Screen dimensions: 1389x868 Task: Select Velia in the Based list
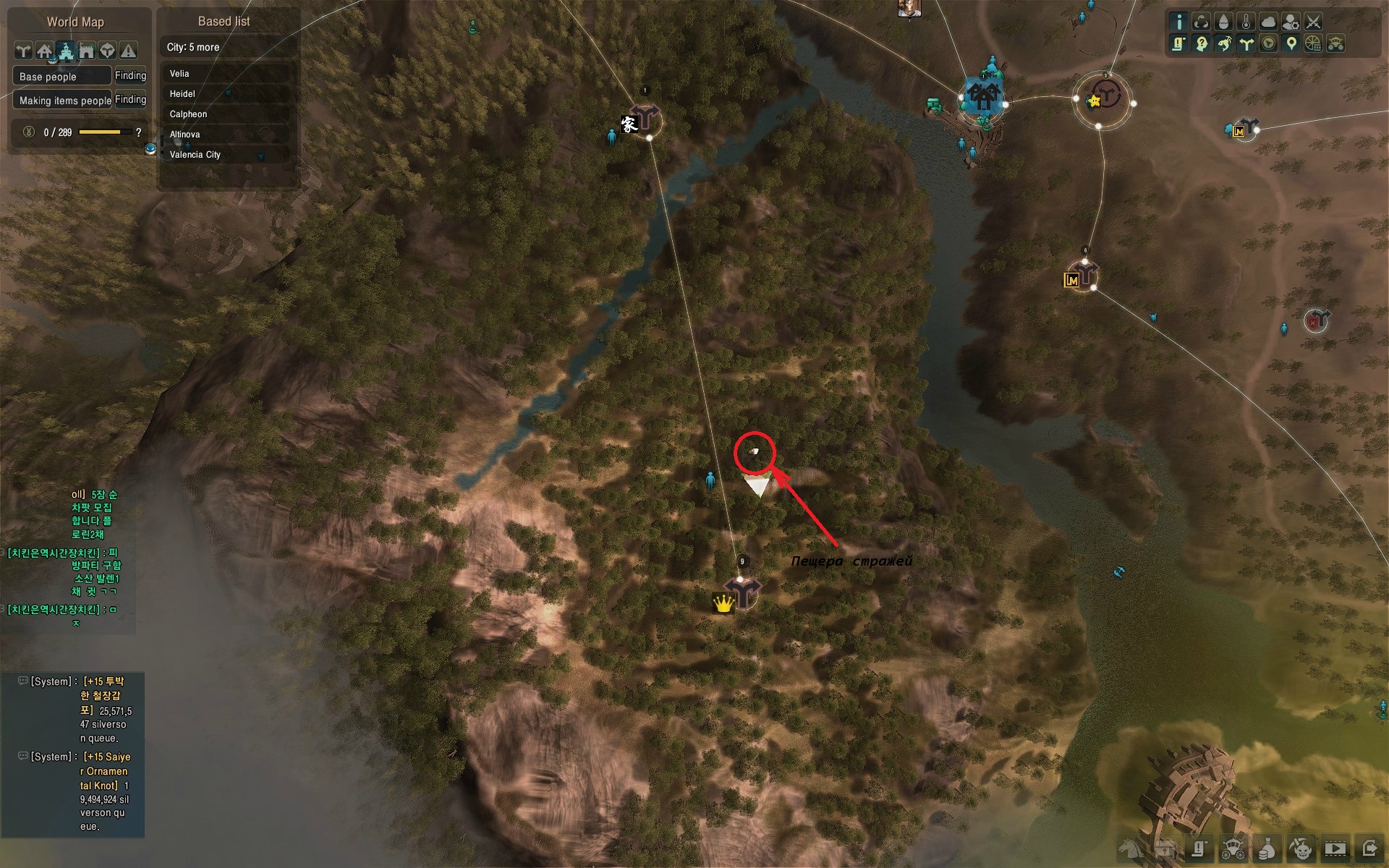[x=179, y=74]
